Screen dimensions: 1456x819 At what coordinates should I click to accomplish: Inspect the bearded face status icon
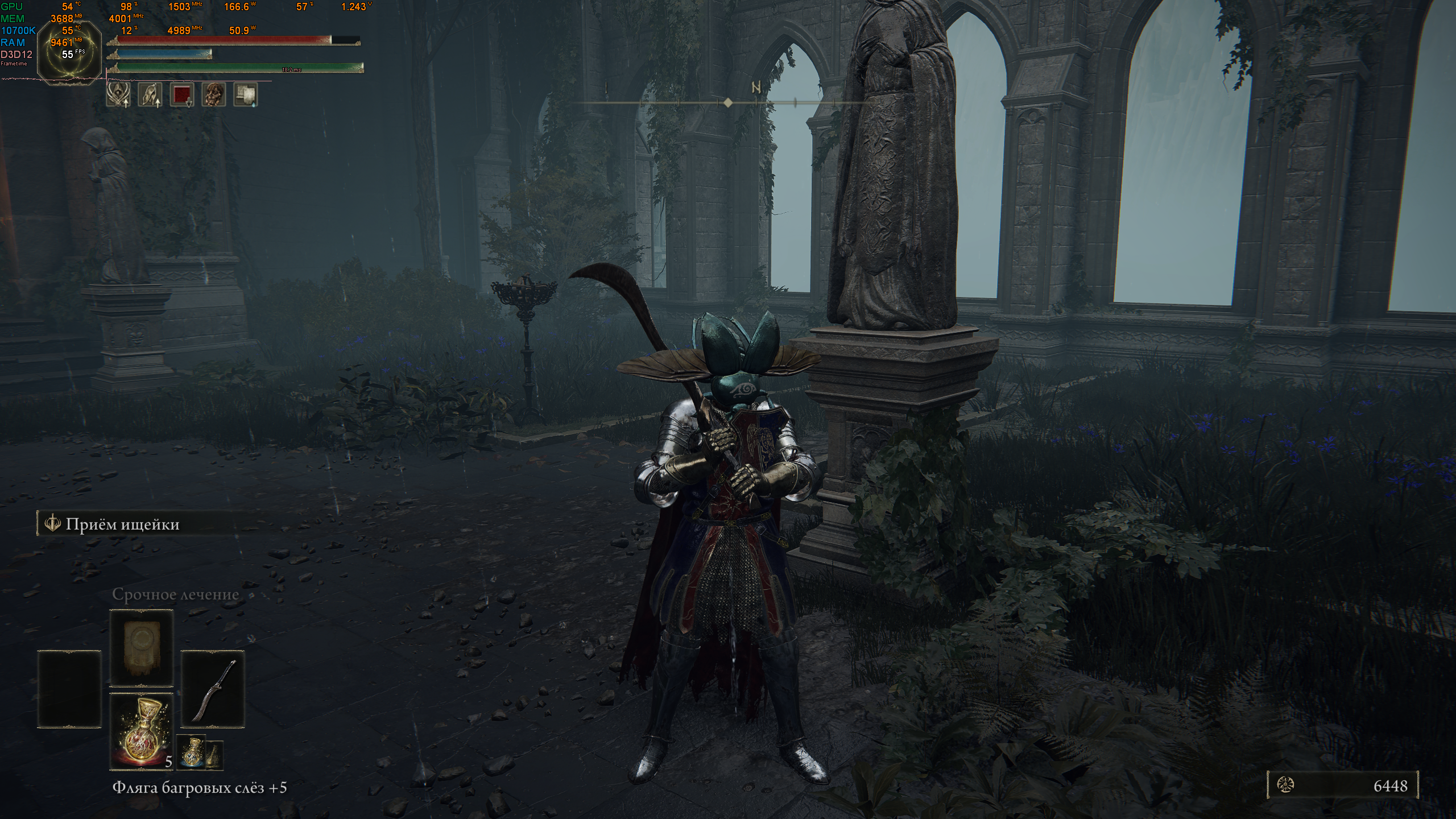coord(214,94)
